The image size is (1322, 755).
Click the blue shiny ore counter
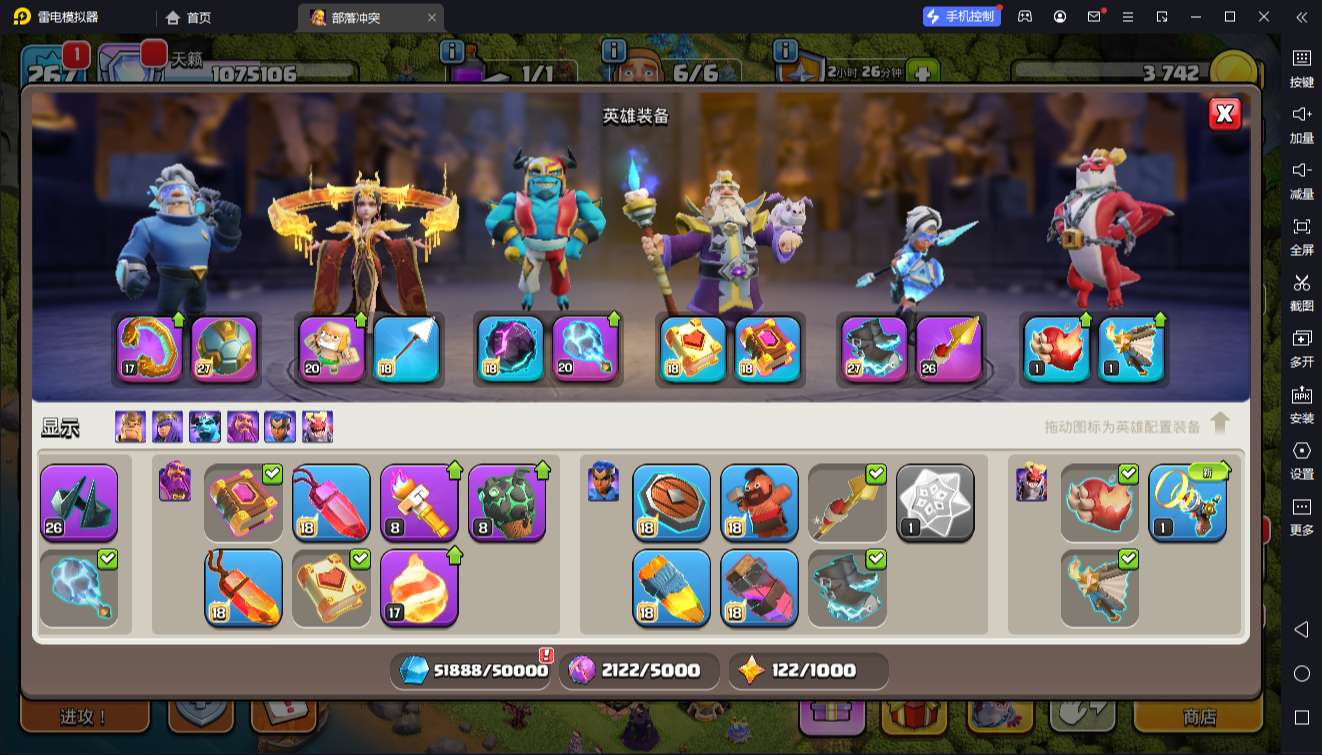[470, 671]
